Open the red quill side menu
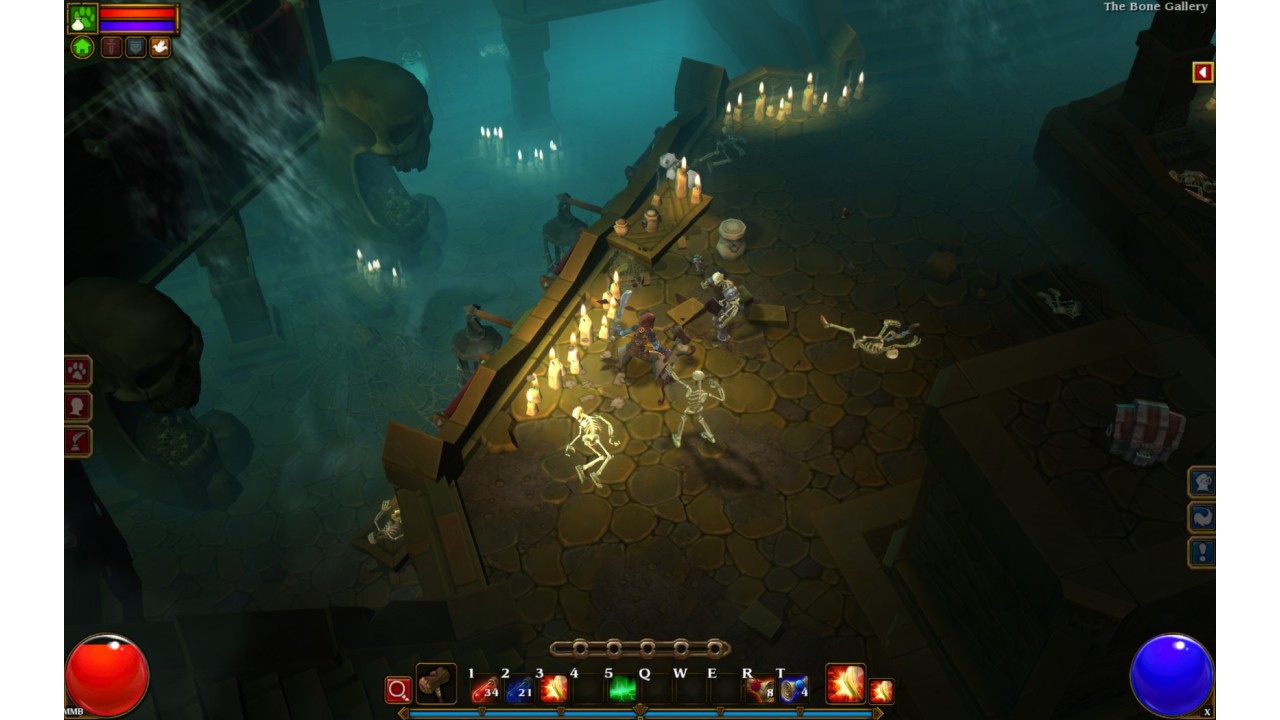This screenshot has width=1280, height=720. (x=78, y=441)
